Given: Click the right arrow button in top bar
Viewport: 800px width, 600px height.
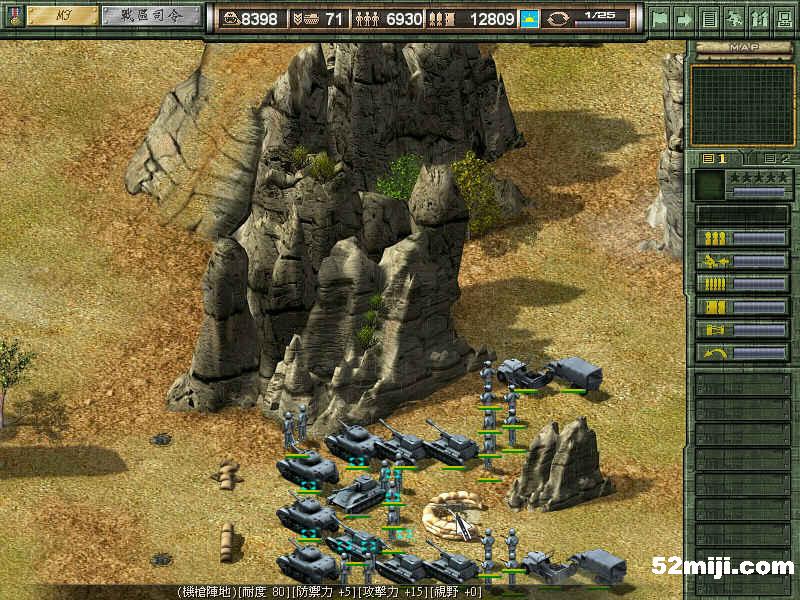Looking at the screenshot, I should click(684, 18).
